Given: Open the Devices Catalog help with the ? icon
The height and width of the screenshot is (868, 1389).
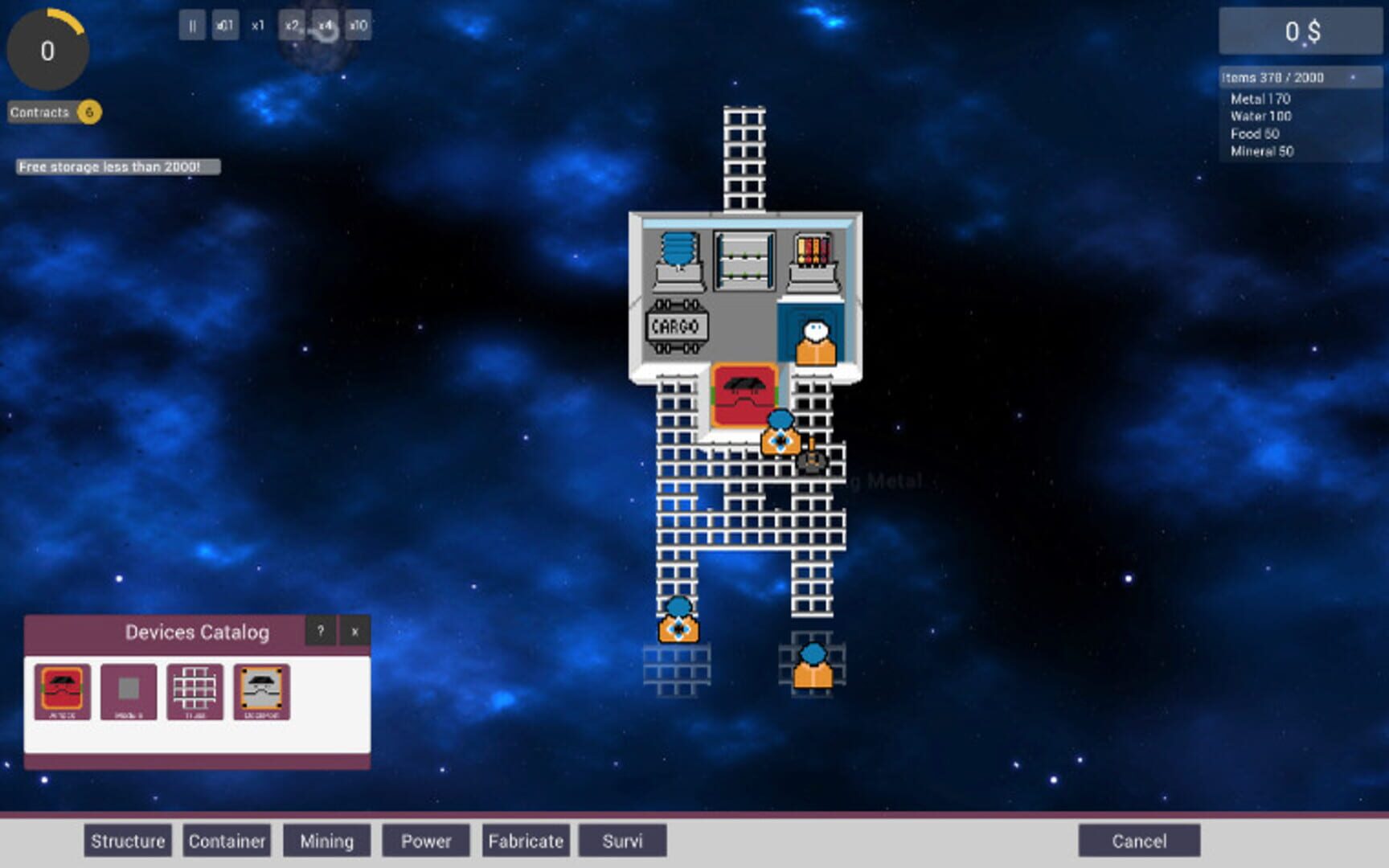Looking at the screenshot, I should (322, 632).
